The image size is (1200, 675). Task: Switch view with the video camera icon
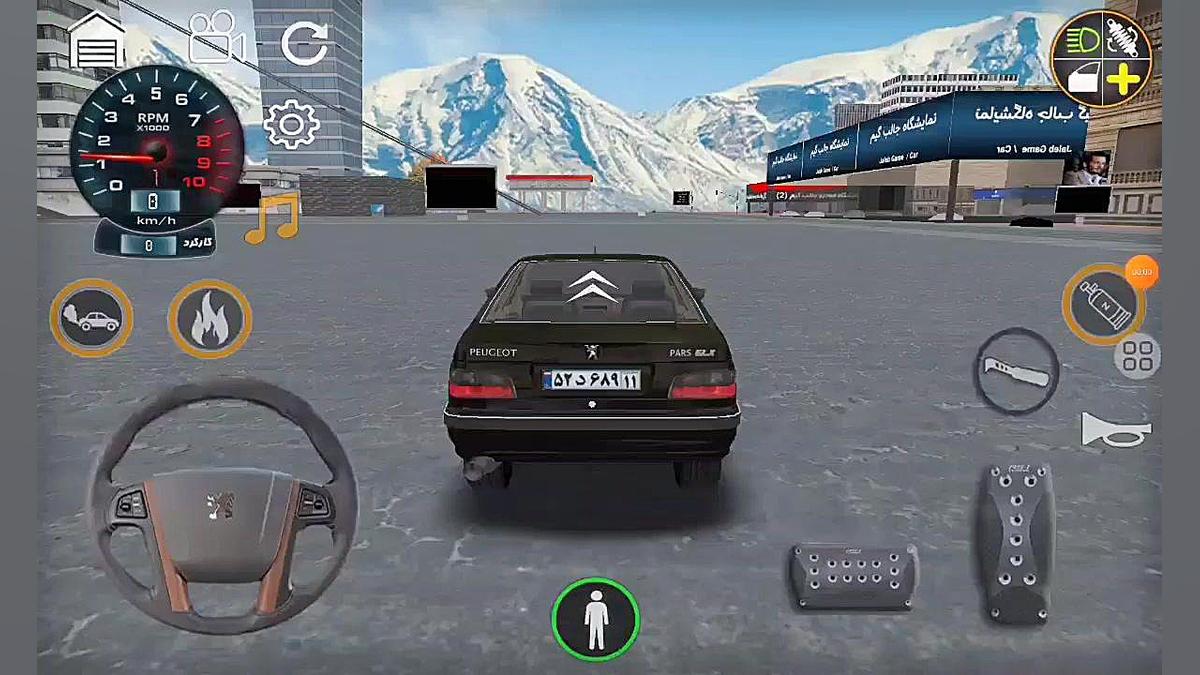tap(217, 38)
